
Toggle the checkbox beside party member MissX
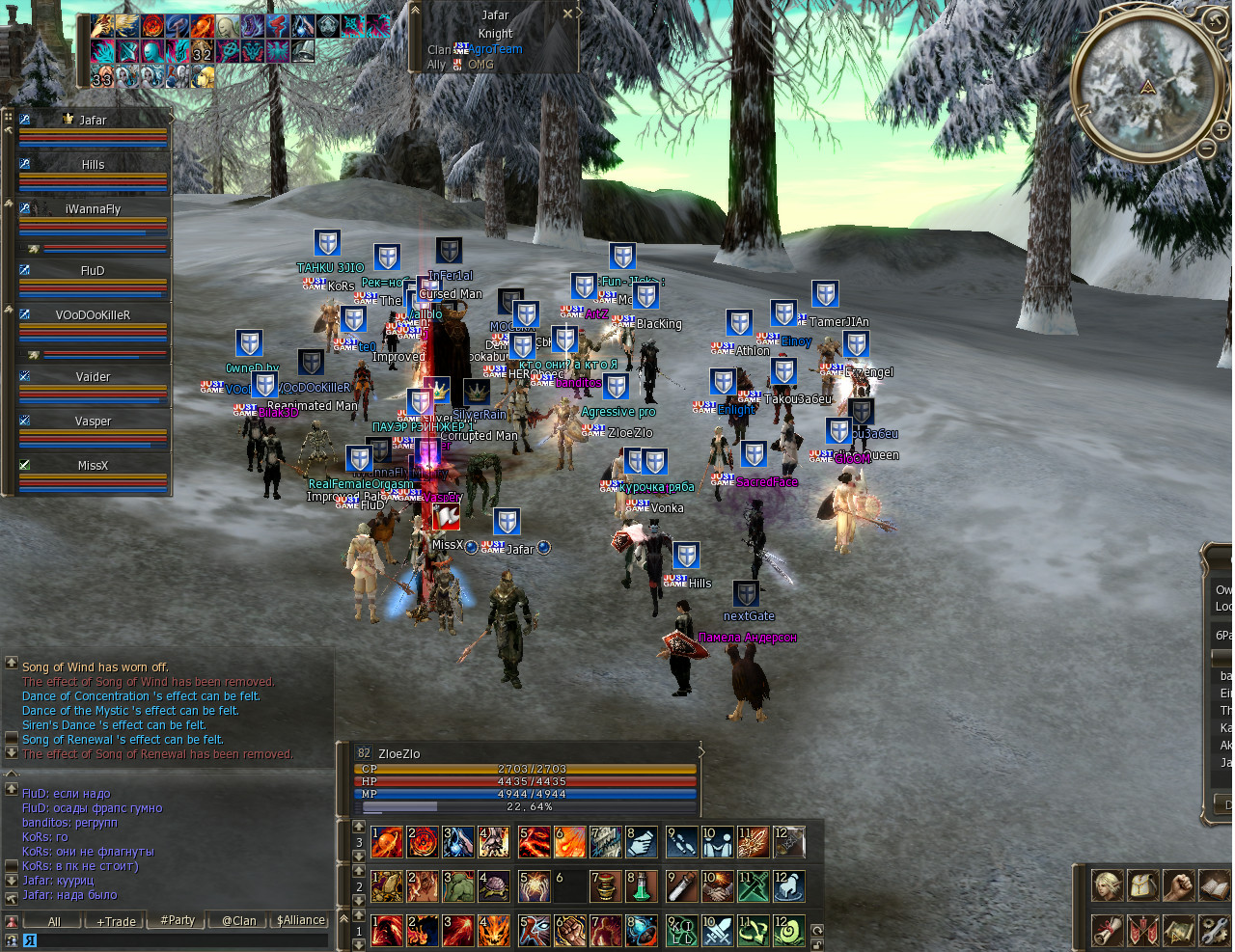tap(23, 465)
